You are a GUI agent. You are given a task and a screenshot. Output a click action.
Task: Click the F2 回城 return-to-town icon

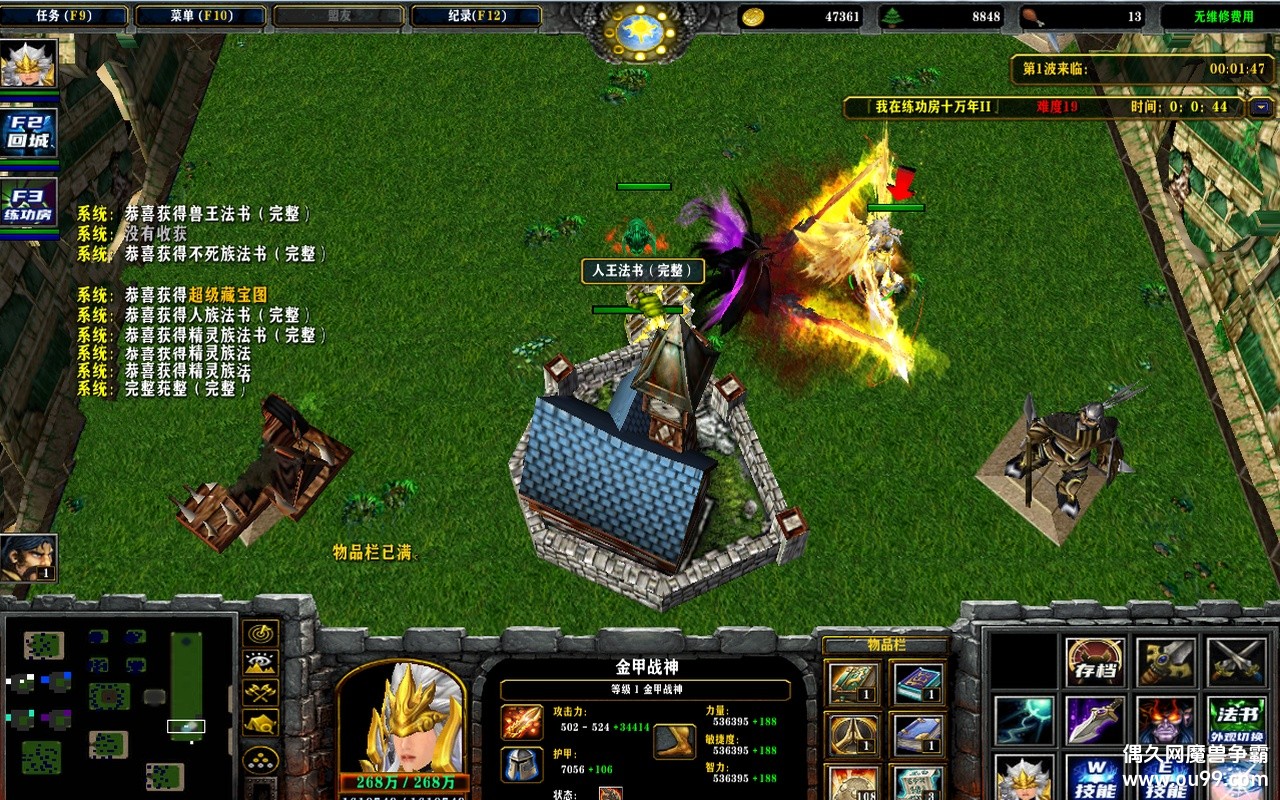click(29, 132)
